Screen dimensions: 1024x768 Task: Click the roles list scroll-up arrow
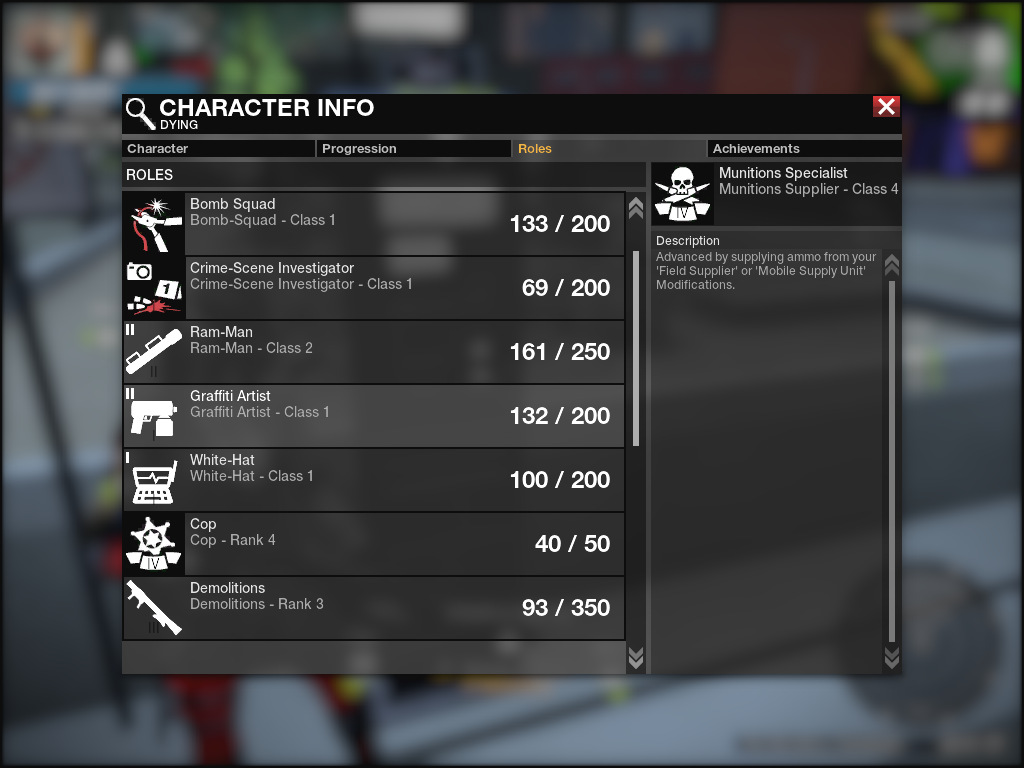click(x=635, y=208)
